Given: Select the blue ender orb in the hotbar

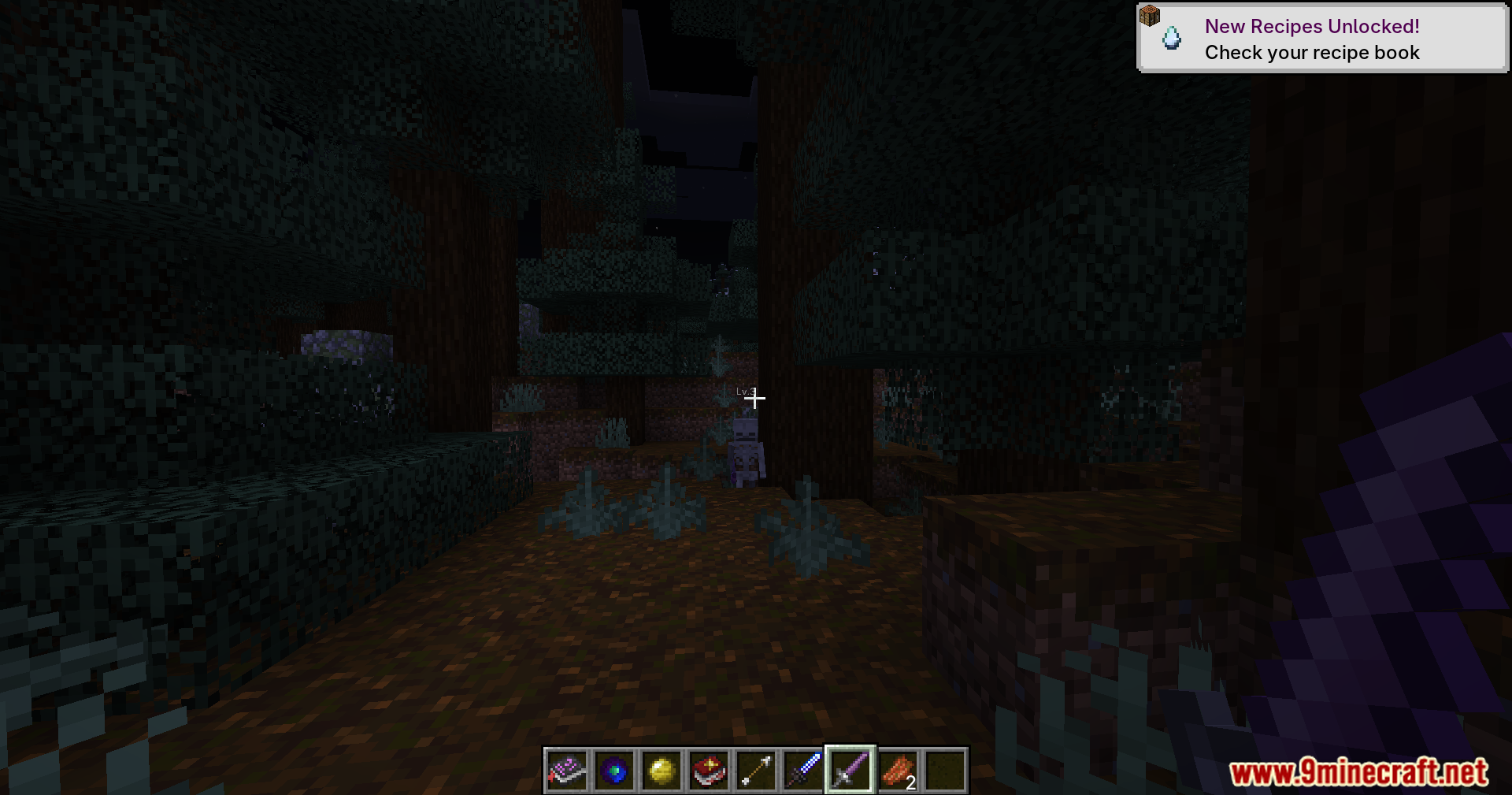Looking at the screenshot, I should (x=613, y=771).
